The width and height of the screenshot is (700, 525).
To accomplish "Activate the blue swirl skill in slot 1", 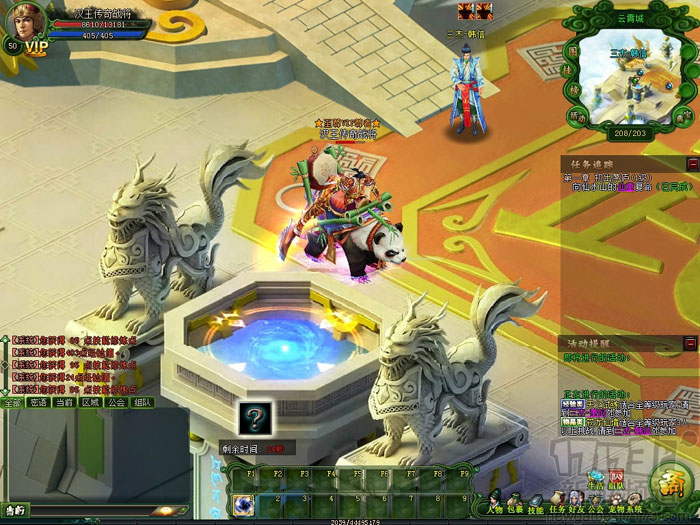I will point(243,503).
